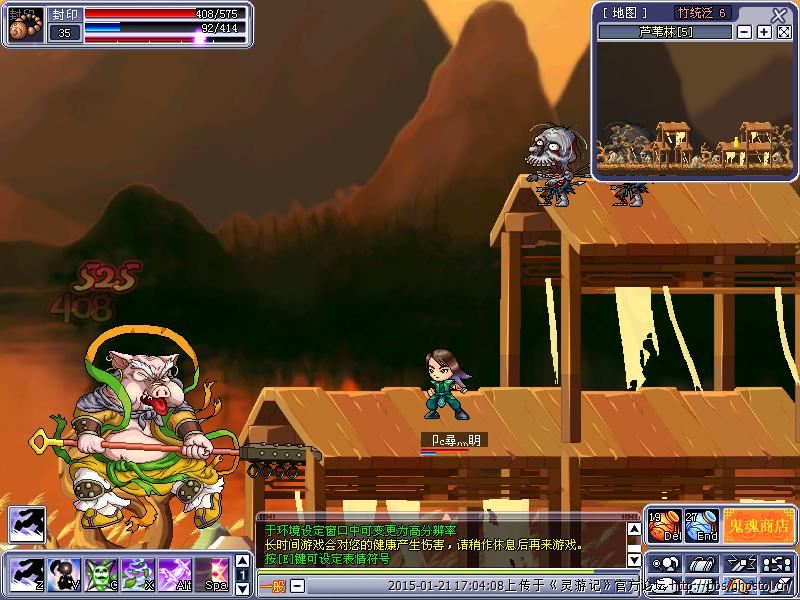Close the map window with the X
This screenshot has width=800, height=600.
coord(780,14)
